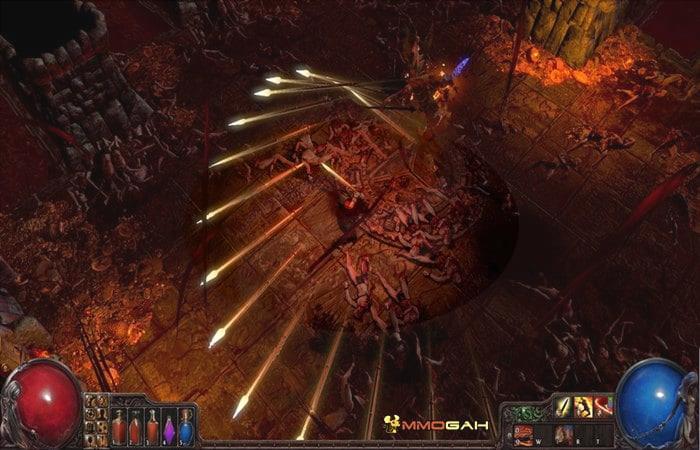
Task: Use the red life flask in slot 1
Action: point(118,428)
